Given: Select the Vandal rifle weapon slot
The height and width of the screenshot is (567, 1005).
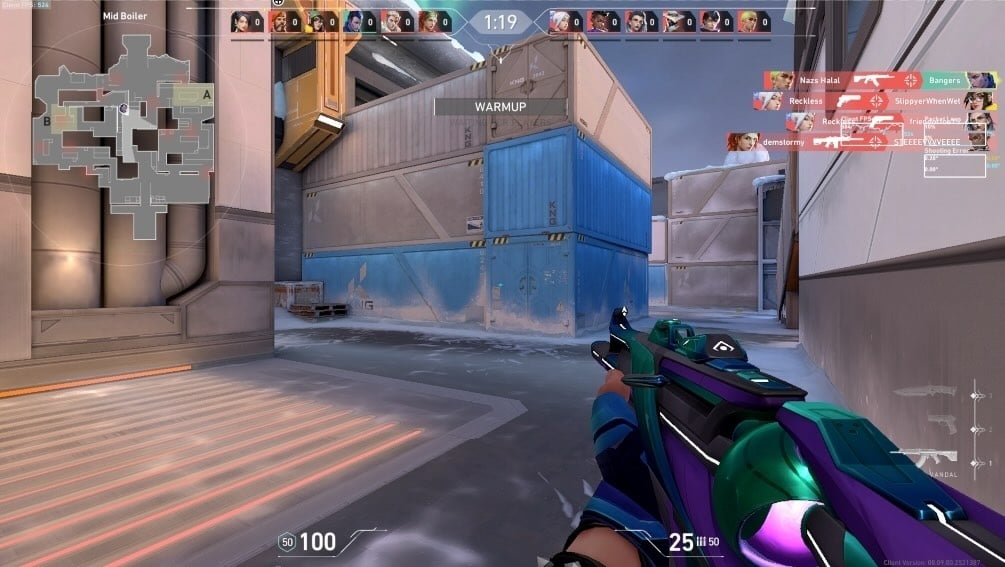Looking at the screenshot, I should (925, 457).
